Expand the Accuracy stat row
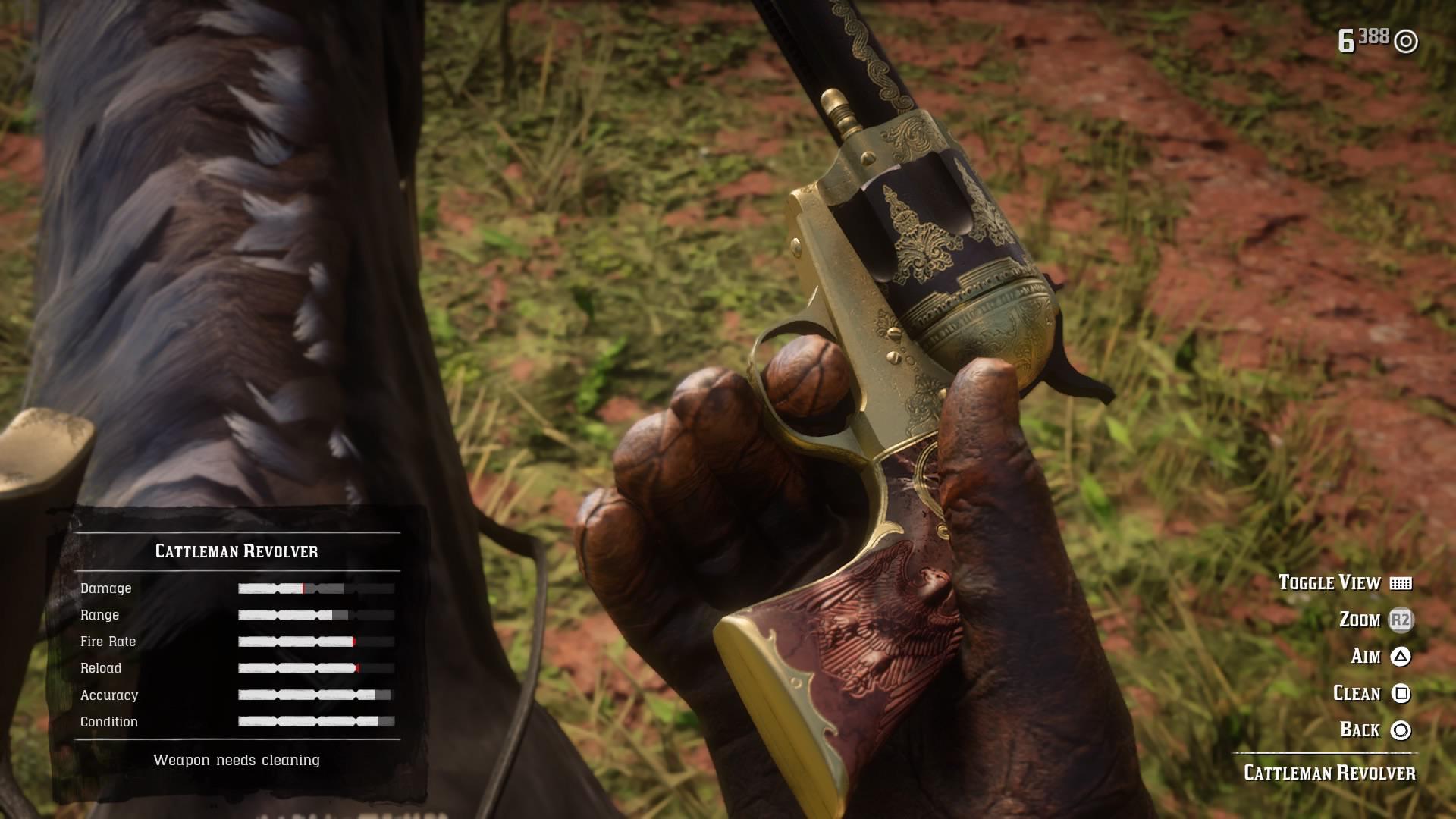 [111, 695]
